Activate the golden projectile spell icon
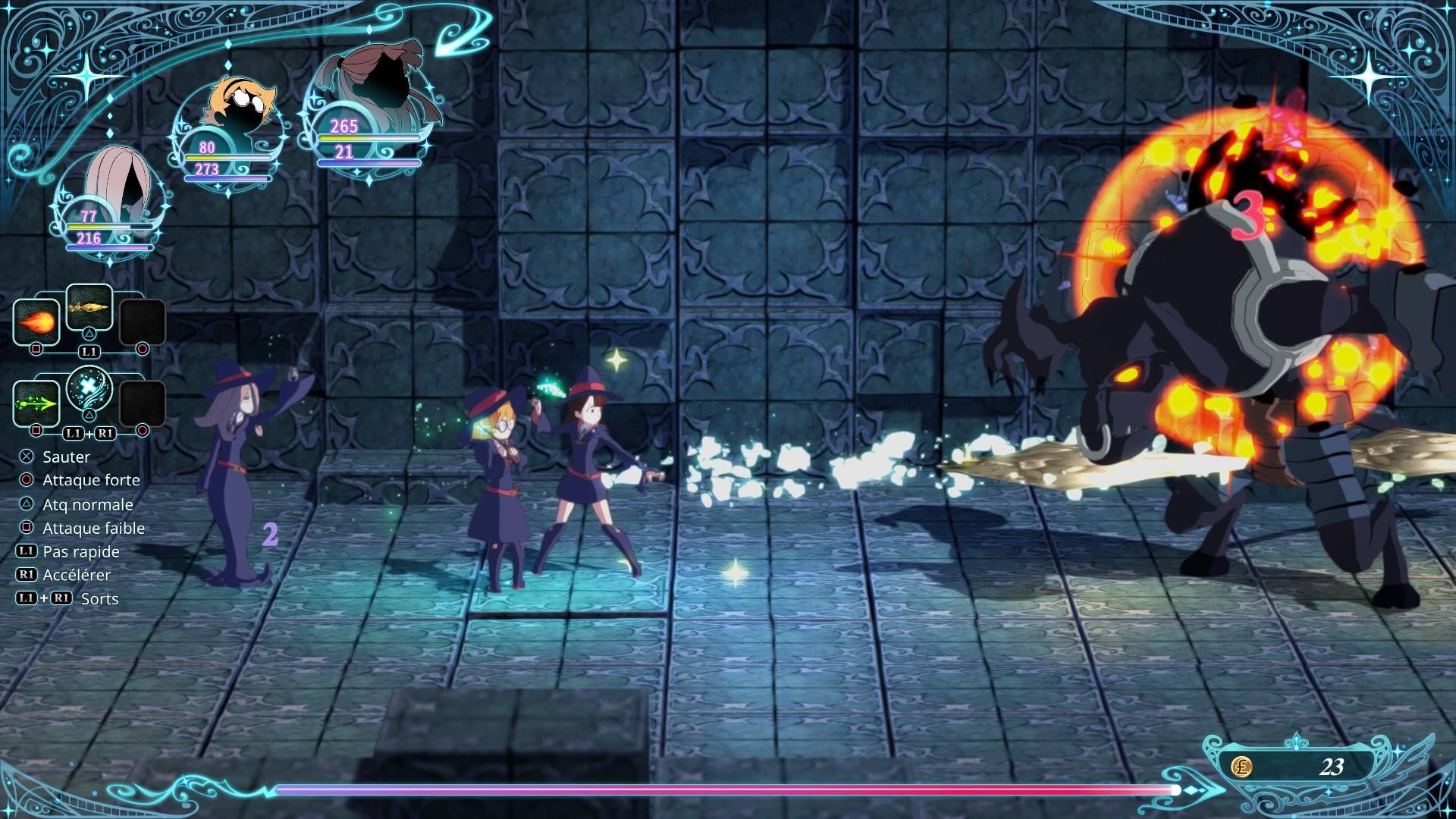 pyautogui.click(x=89, y=307)
